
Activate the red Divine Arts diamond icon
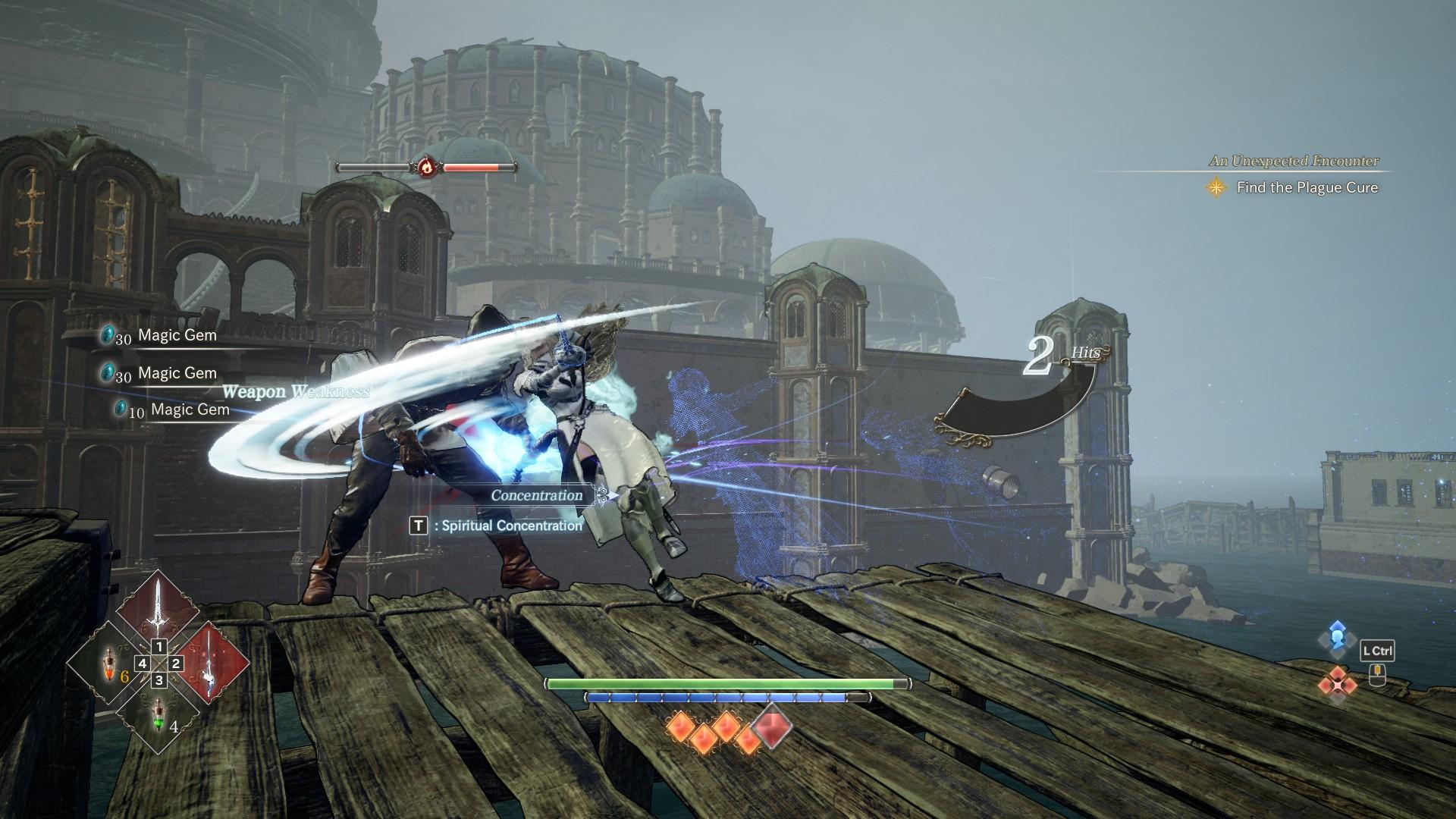point(1336,683)
